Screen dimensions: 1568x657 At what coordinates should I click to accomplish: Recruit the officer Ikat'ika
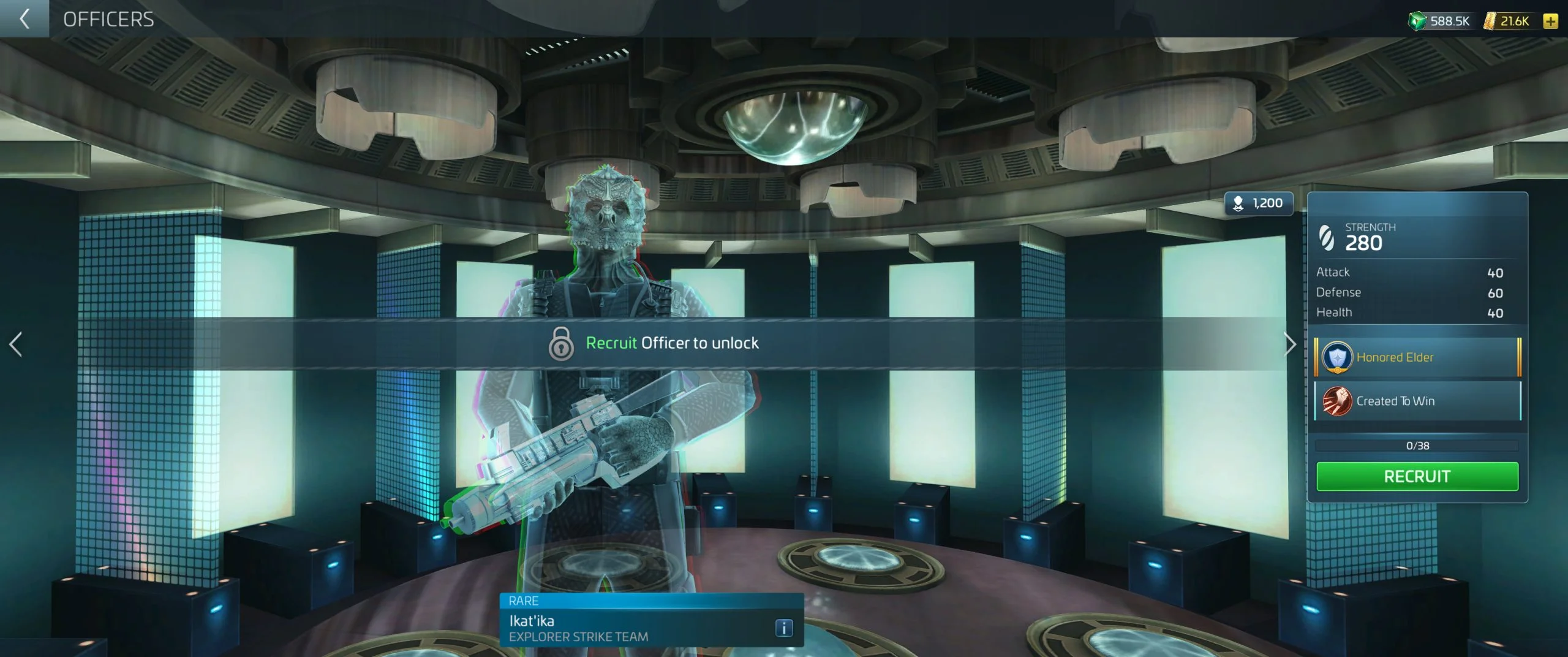pos(1417,476)
